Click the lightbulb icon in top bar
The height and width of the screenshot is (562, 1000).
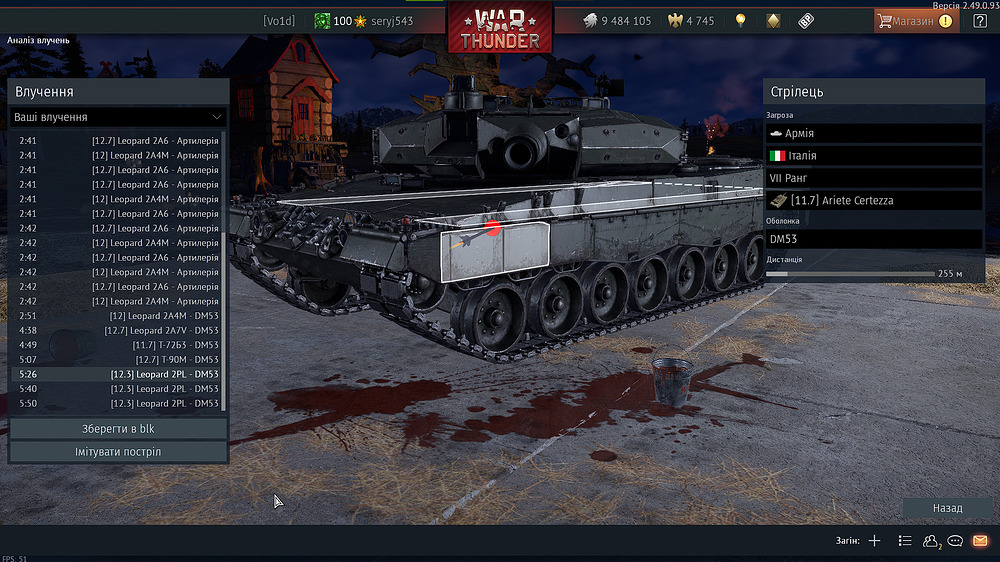pyautogui.click(x=740, y=20)
